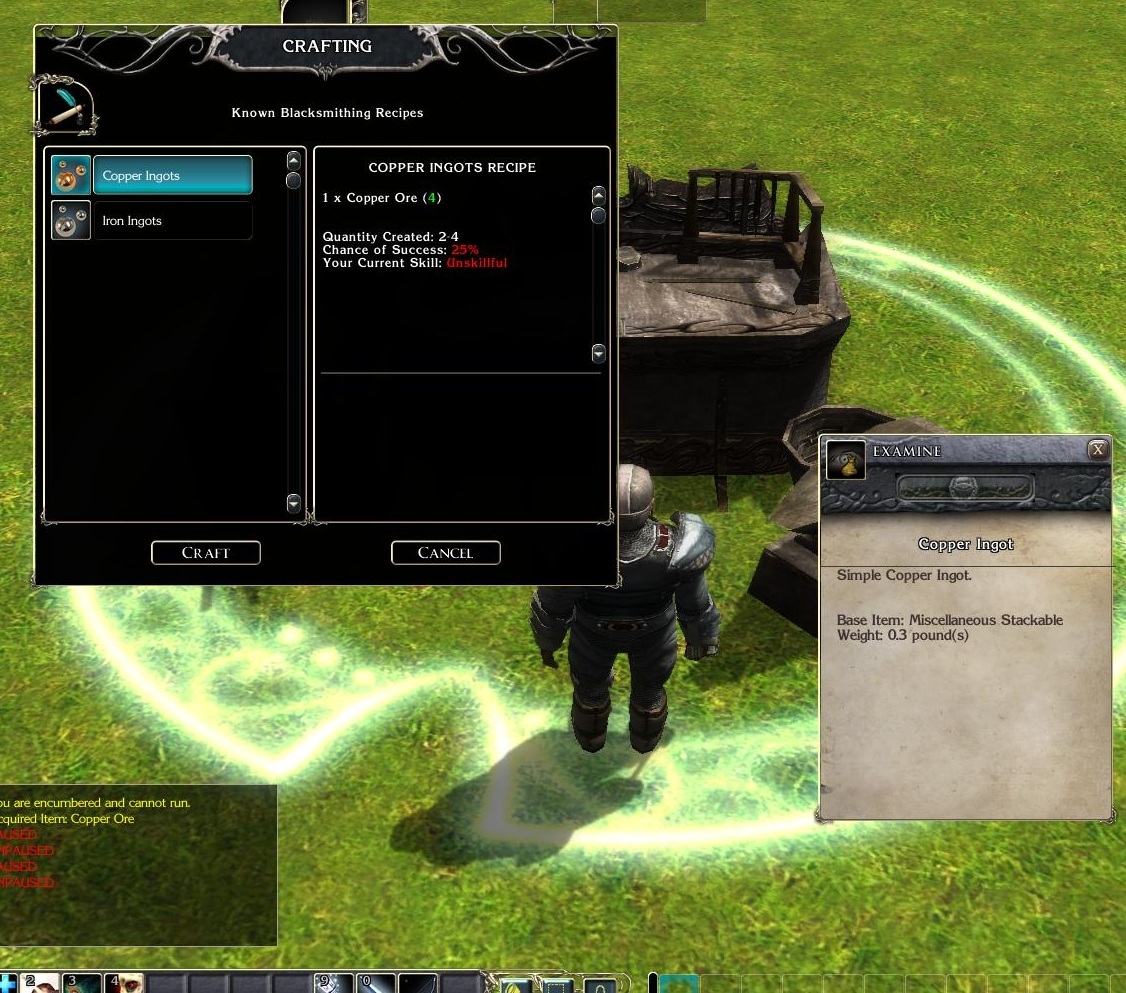Viewport: 1126px width, 993px height.
Task: Use the hotbar slot 3 ability
Action: pyautogui.click(x=83, y=984)
